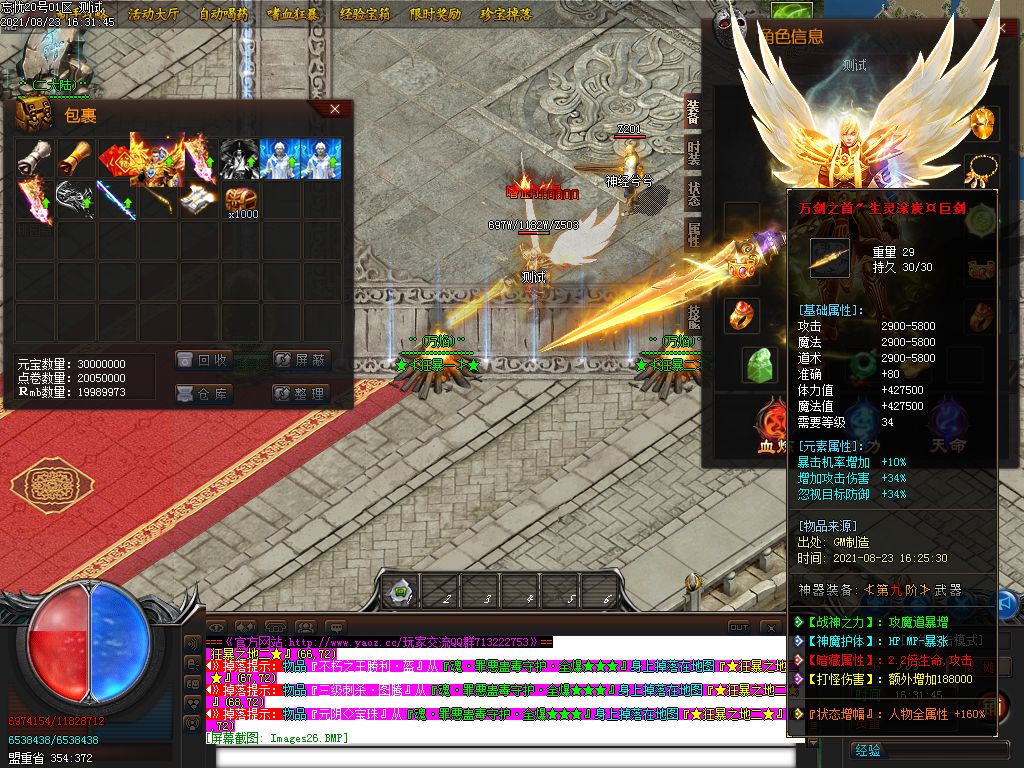Sort the bag with 整理
Viewport: 1024px width, 768px height.
click(x=300, y=394)
